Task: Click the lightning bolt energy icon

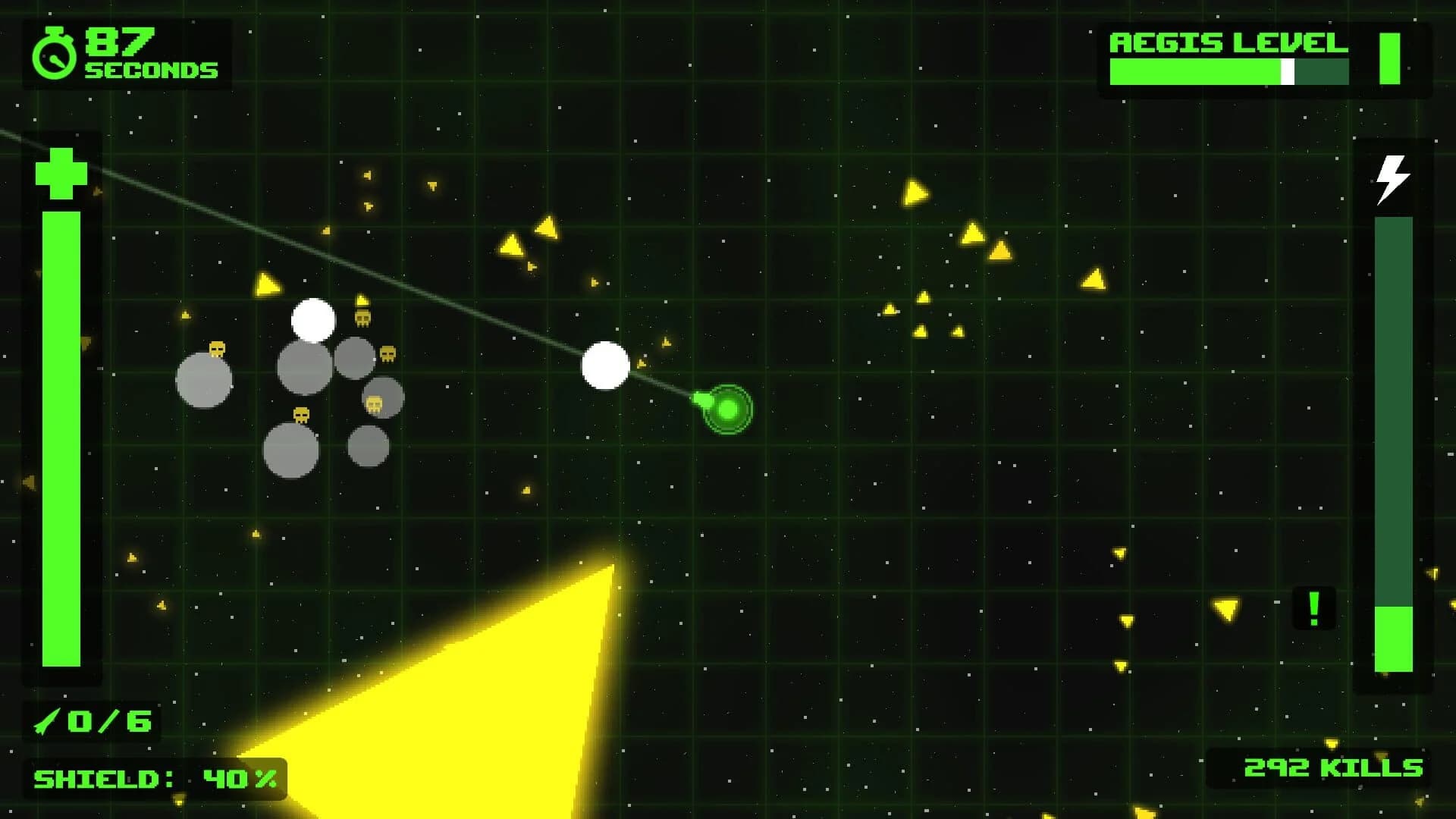Action: 1392,180
